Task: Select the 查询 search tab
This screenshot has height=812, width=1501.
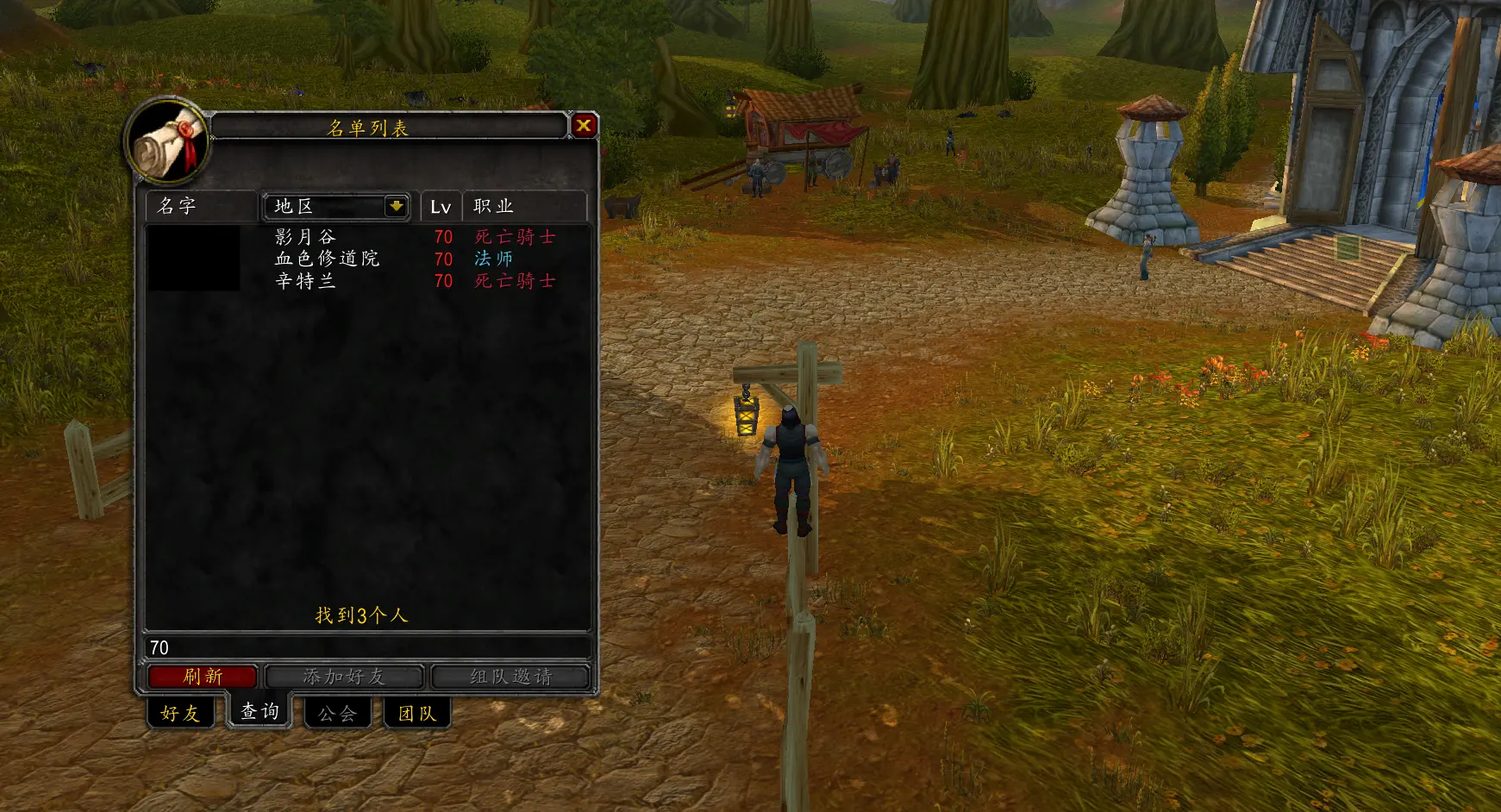Action: click(x=260, y=712)
